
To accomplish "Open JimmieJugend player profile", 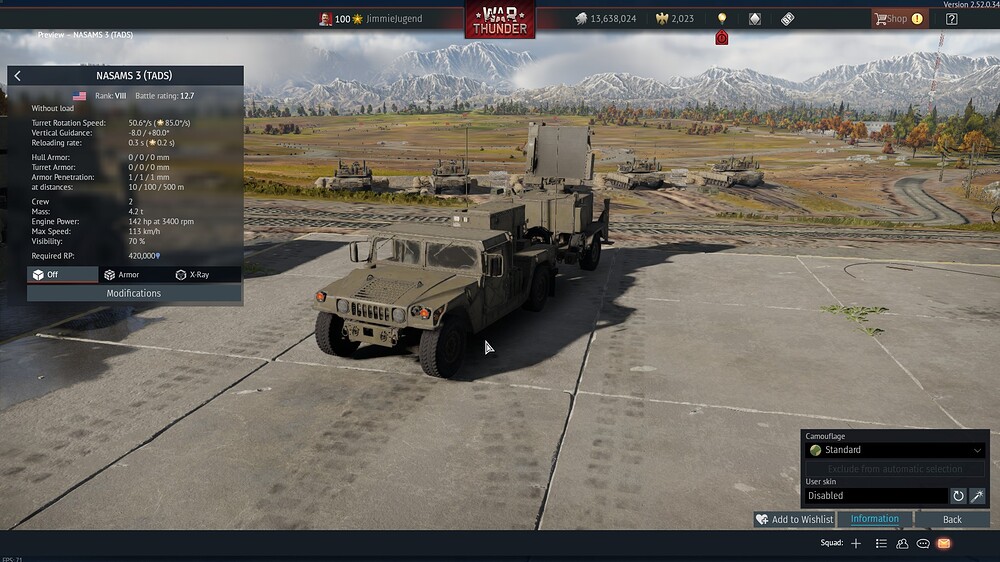I will point(393,18).
